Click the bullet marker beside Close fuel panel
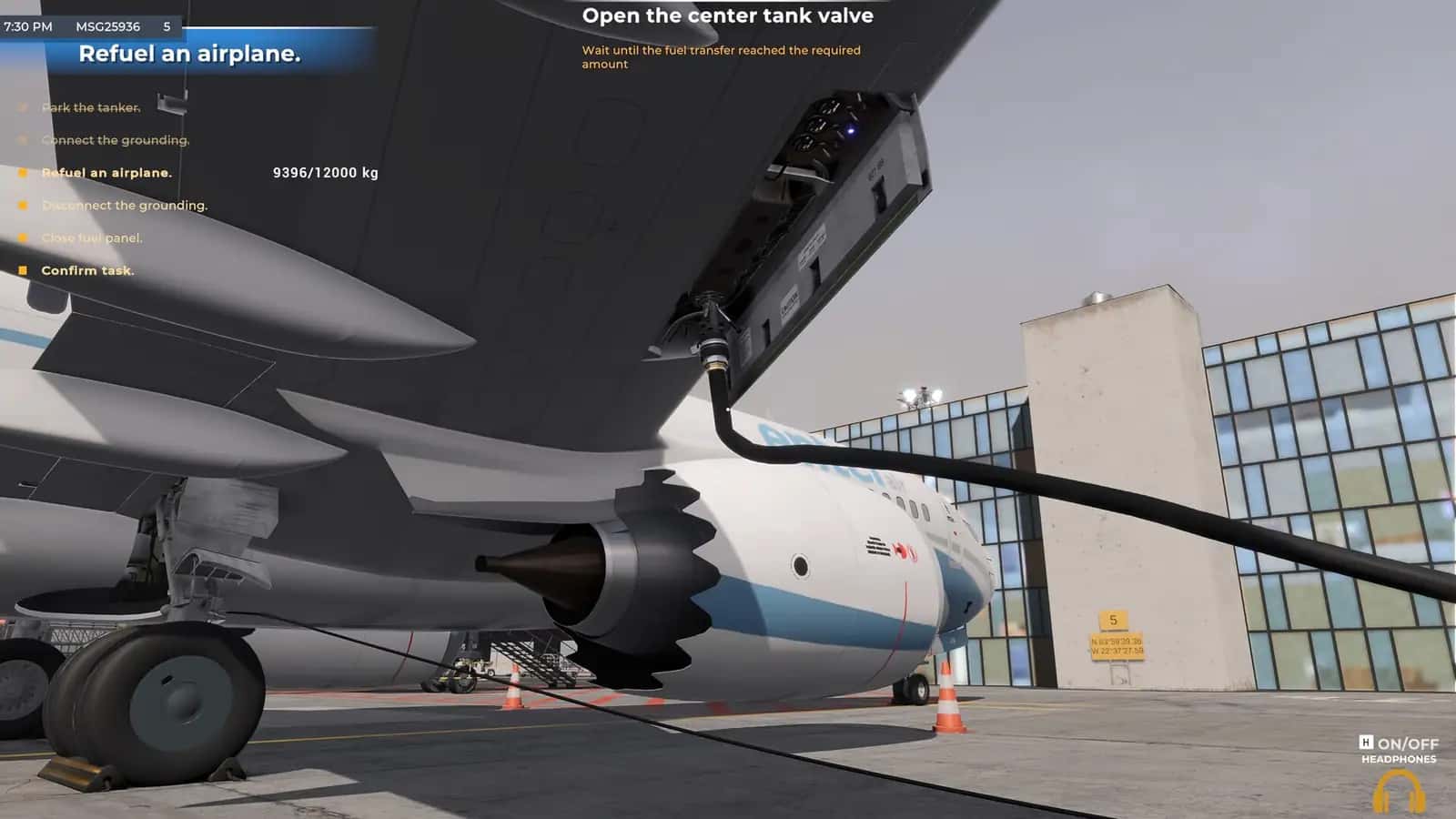 coord(24,238)
